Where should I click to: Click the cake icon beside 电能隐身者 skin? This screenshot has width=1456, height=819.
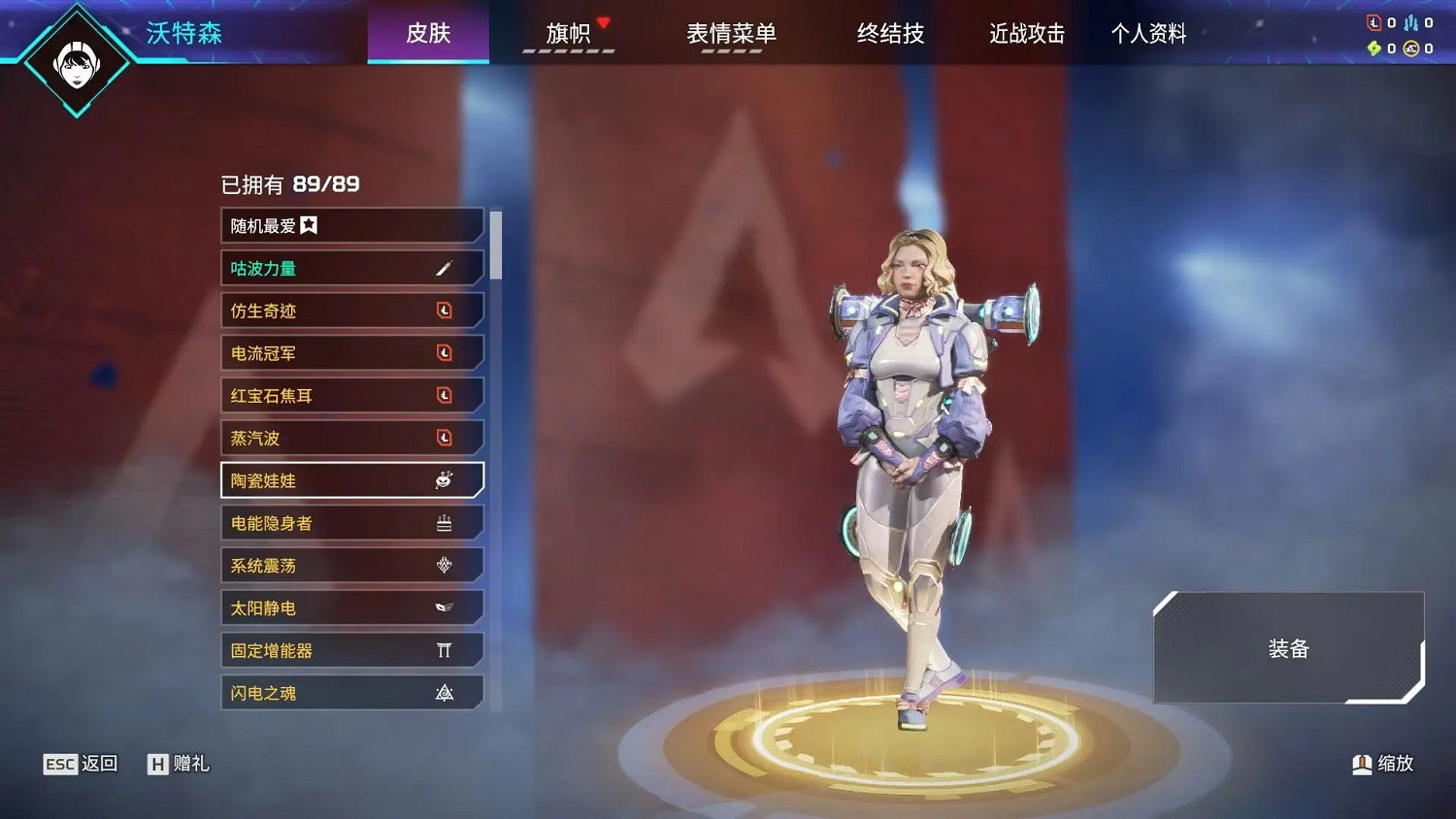click(444, 522)
